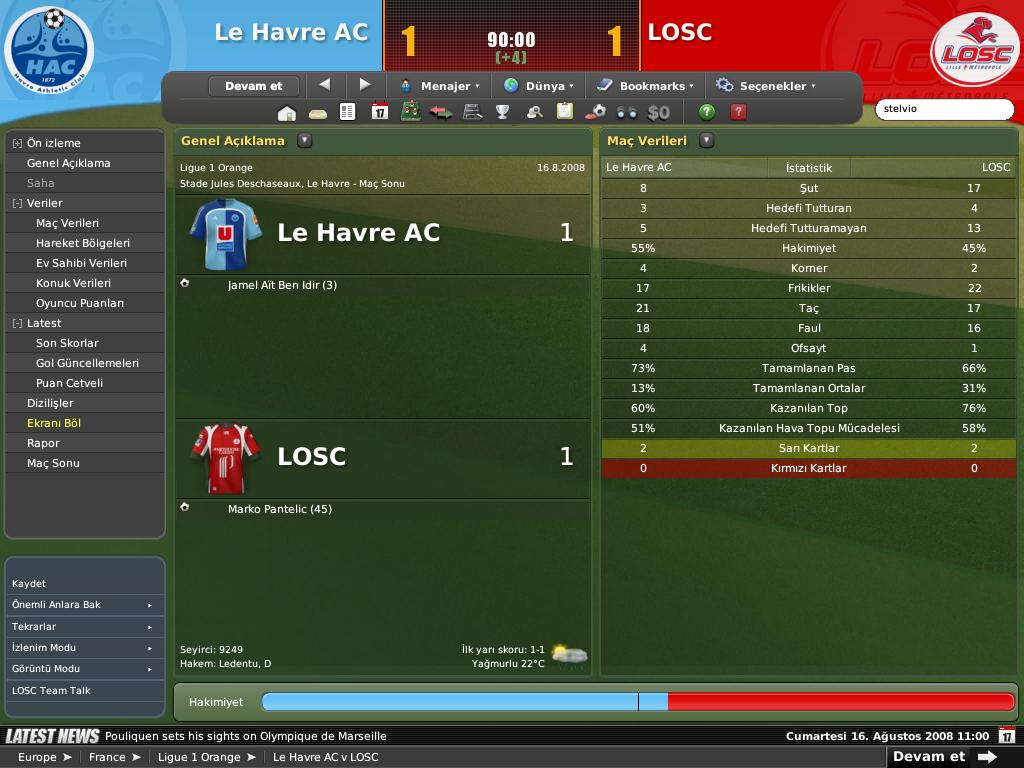Open the Dünya menu
This screenshot has width=1024, height=768.
coord(540,86)
